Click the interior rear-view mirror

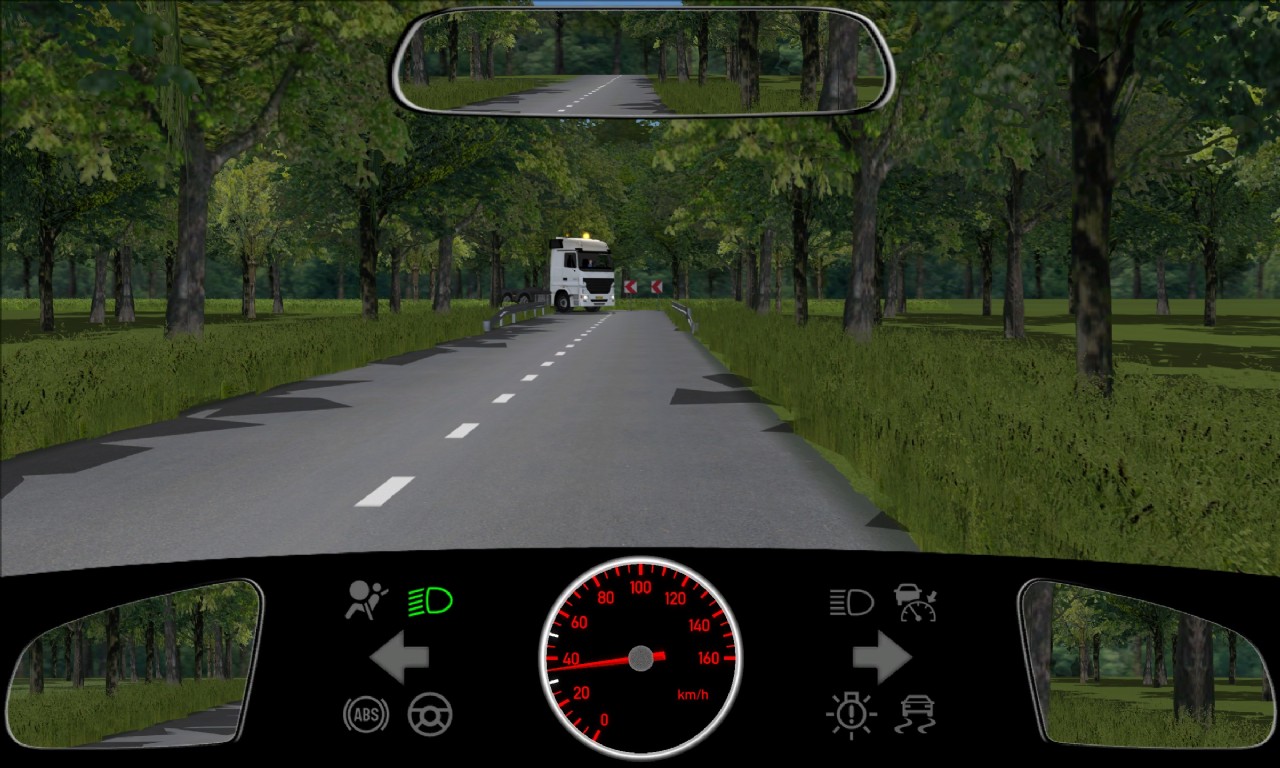pos(642,62)
